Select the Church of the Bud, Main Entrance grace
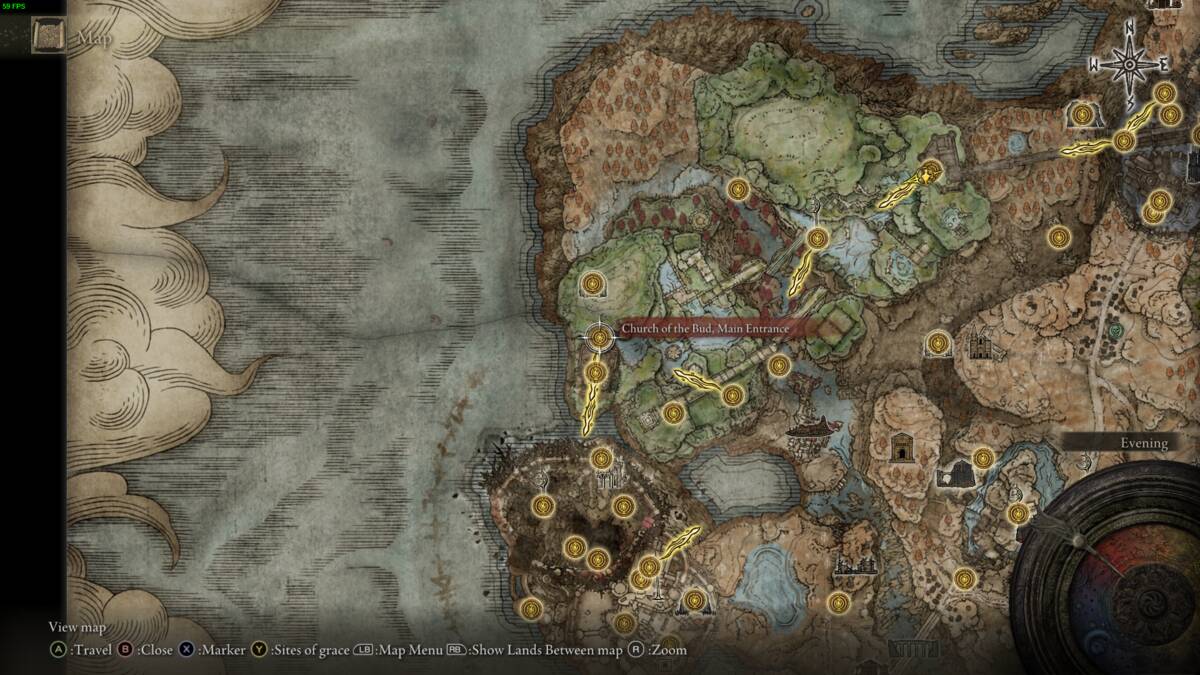 pyautogui.click(x=600, y=337)
